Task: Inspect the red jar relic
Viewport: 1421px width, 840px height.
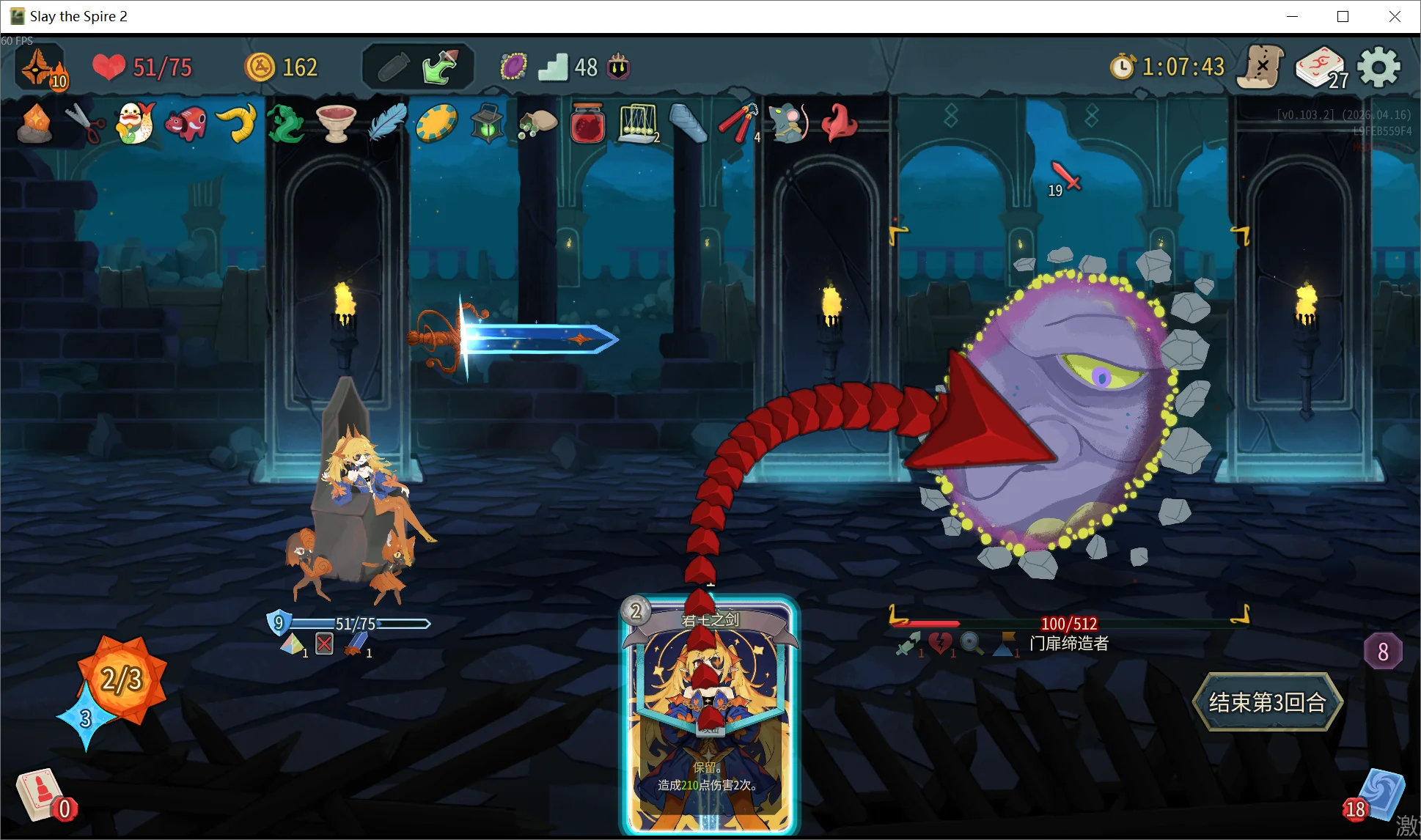Action: pyautogui.click(x=587, y=122)
